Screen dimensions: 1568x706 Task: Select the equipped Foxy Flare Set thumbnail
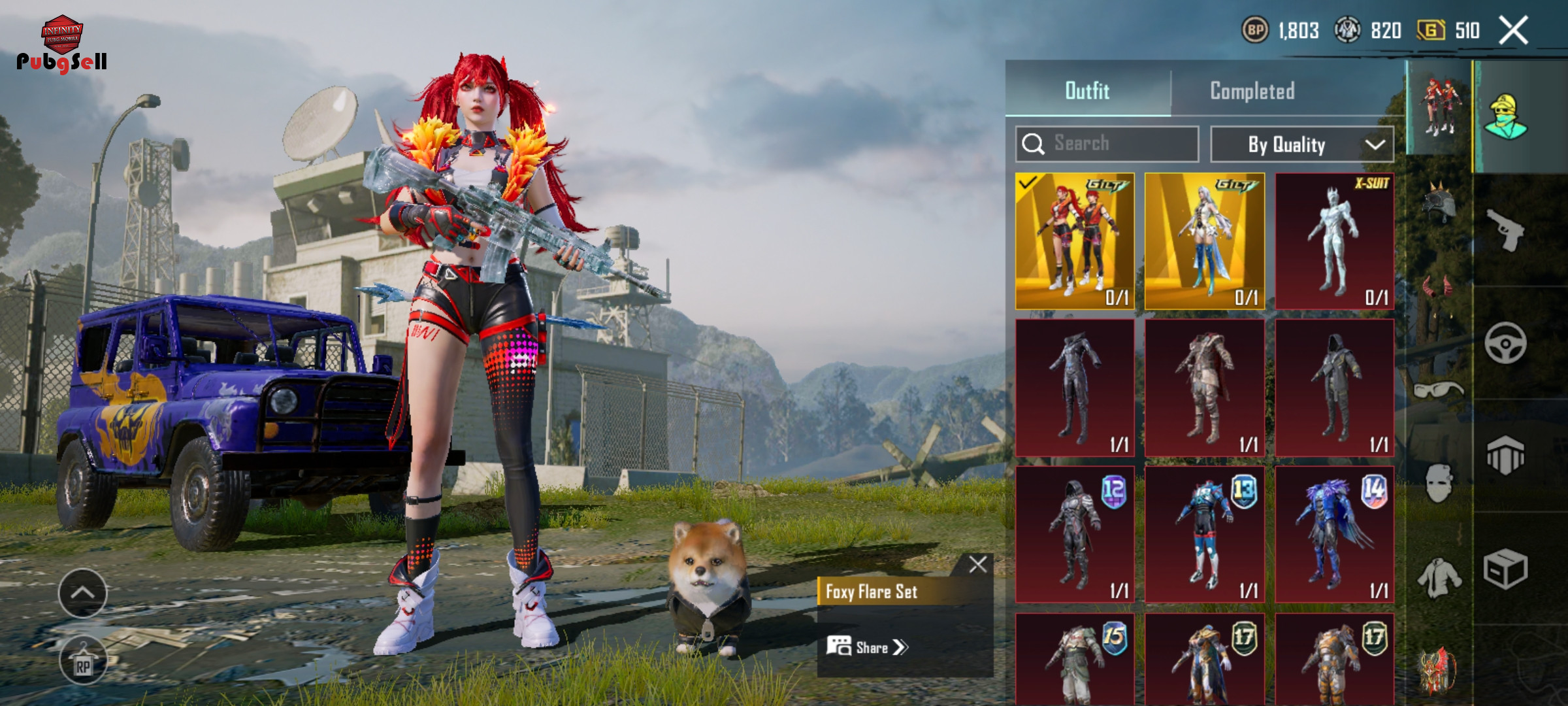point(1075,241)
